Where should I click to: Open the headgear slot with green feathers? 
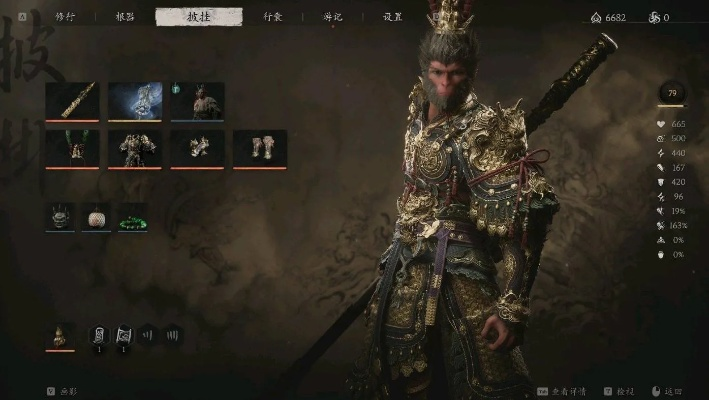click(72, 148)
